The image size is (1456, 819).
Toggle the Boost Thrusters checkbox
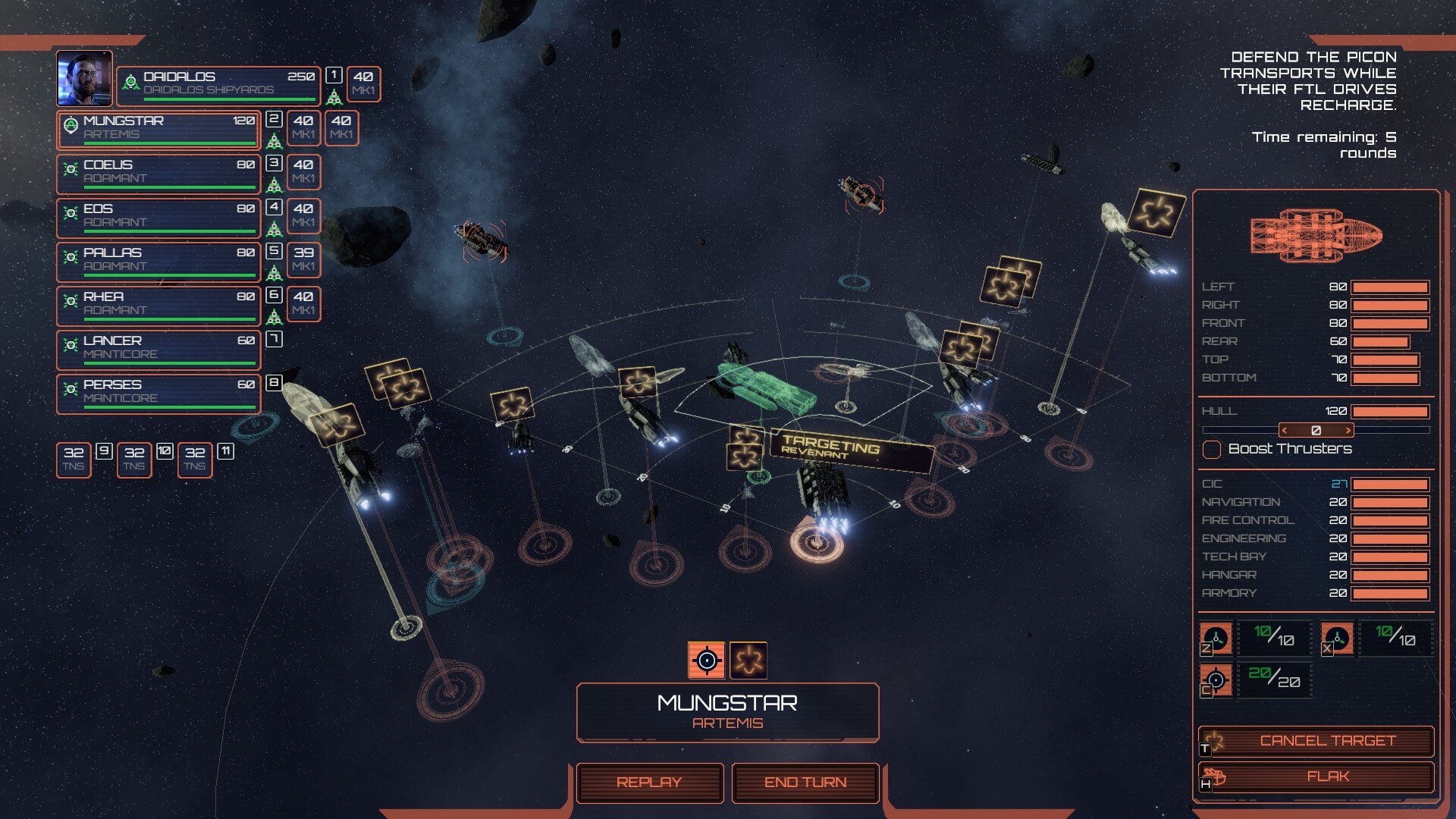click(1212, 449)
